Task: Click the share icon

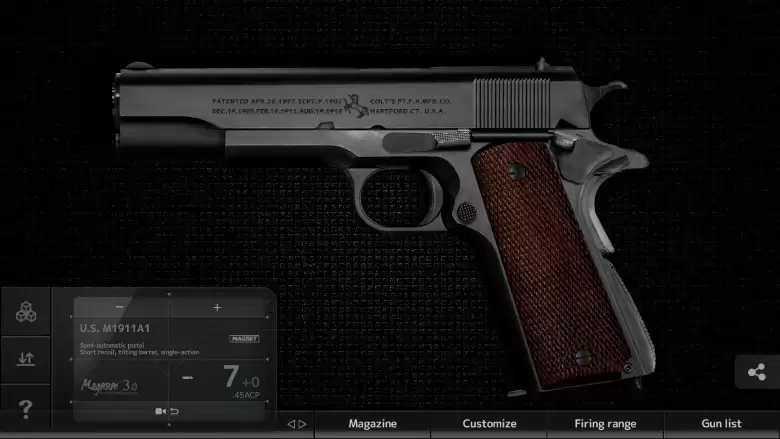Action: tap(757, 373)
